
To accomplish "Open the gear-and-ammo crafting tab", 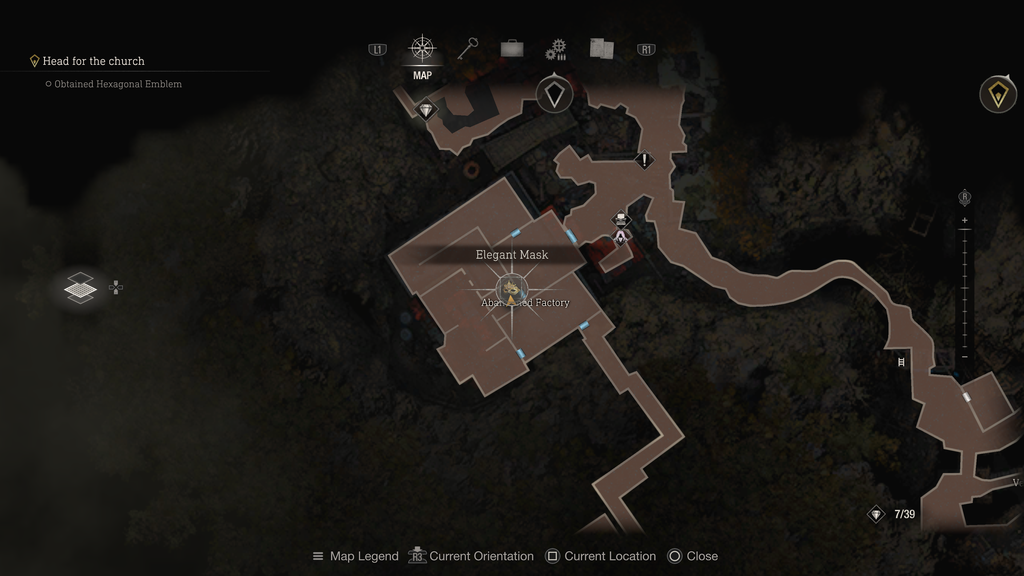I will click(x=556, y=49).
